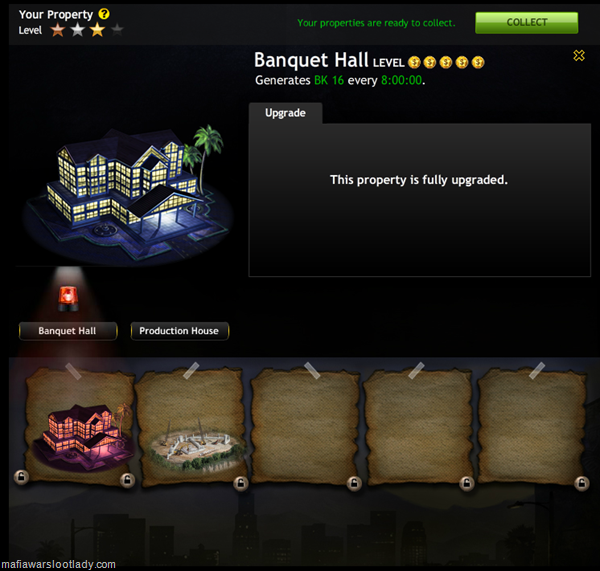Open the Your Property help question mark
Screen dimensions: 600x571
pyautogui.click(x=104, y=14)
